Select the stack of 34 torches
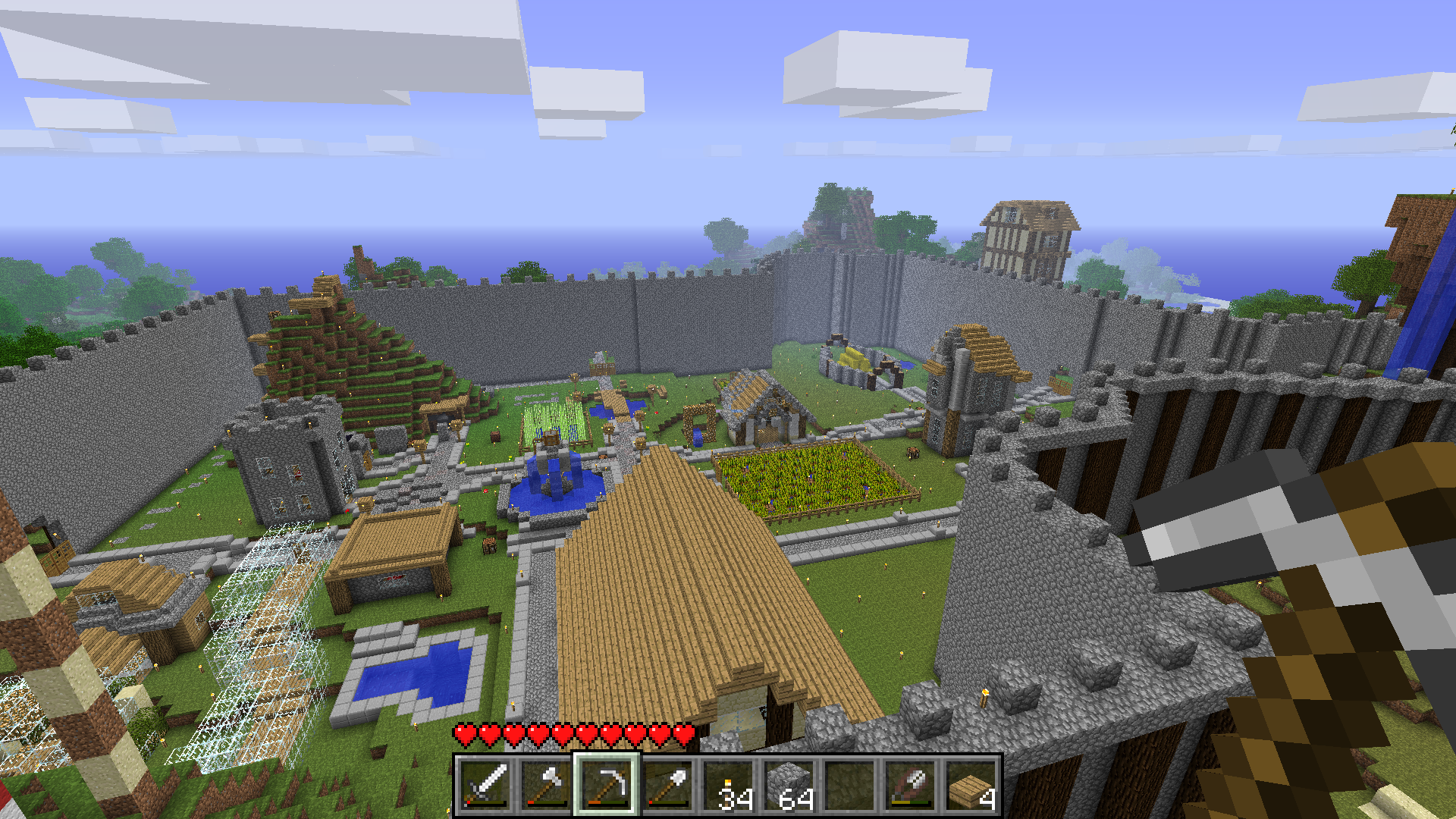This screenshot has height=819, width=1456. click(728, 785)
